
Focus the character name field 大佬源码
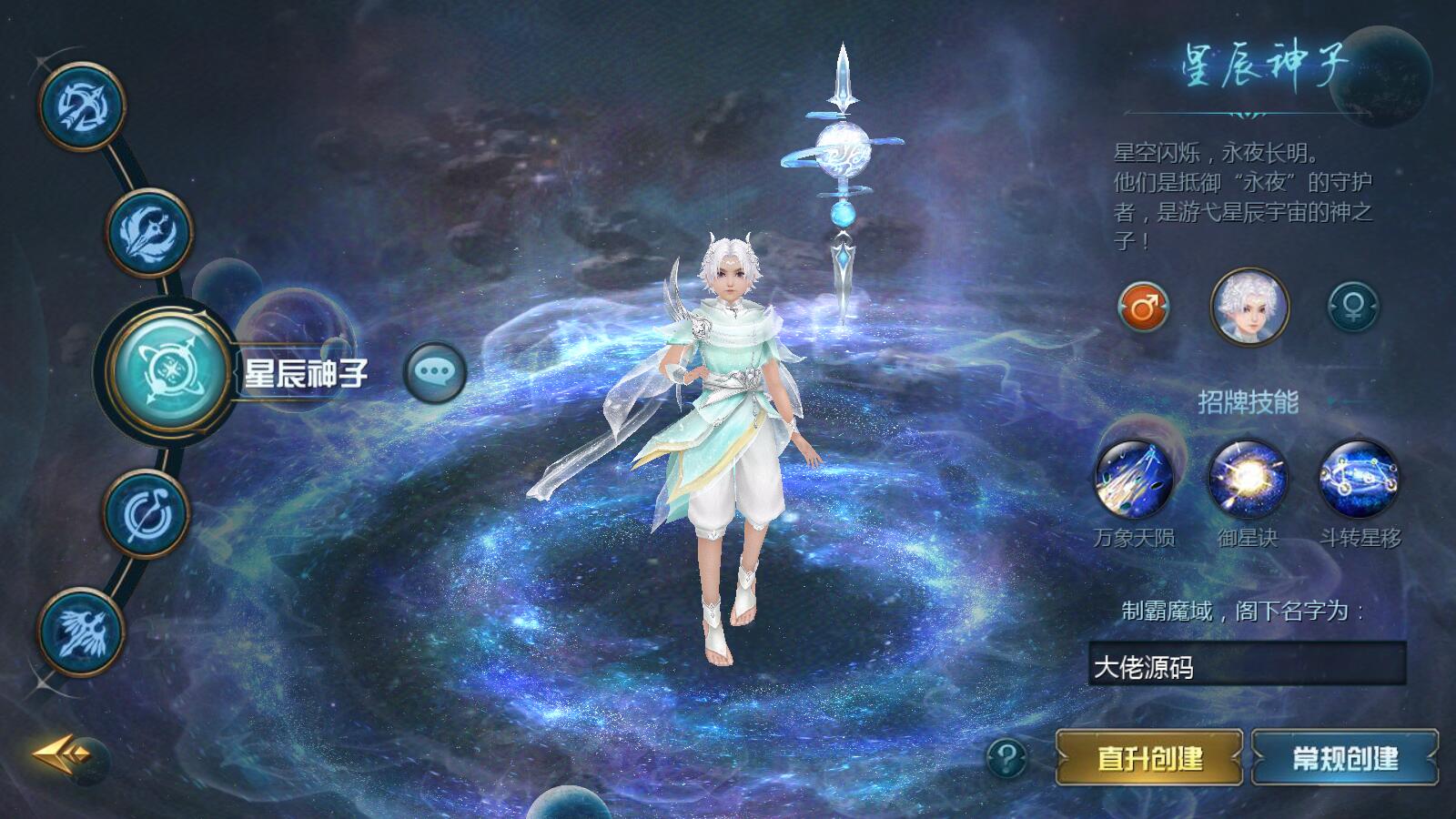[x=1247, y=667]
